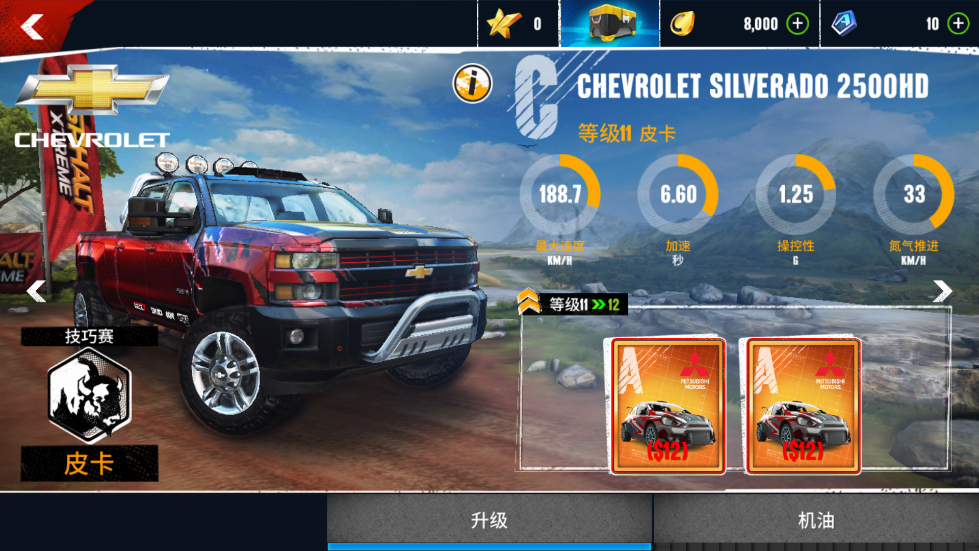
Task: Add more credits with the green plus
Action: click(x=797, y=24)
